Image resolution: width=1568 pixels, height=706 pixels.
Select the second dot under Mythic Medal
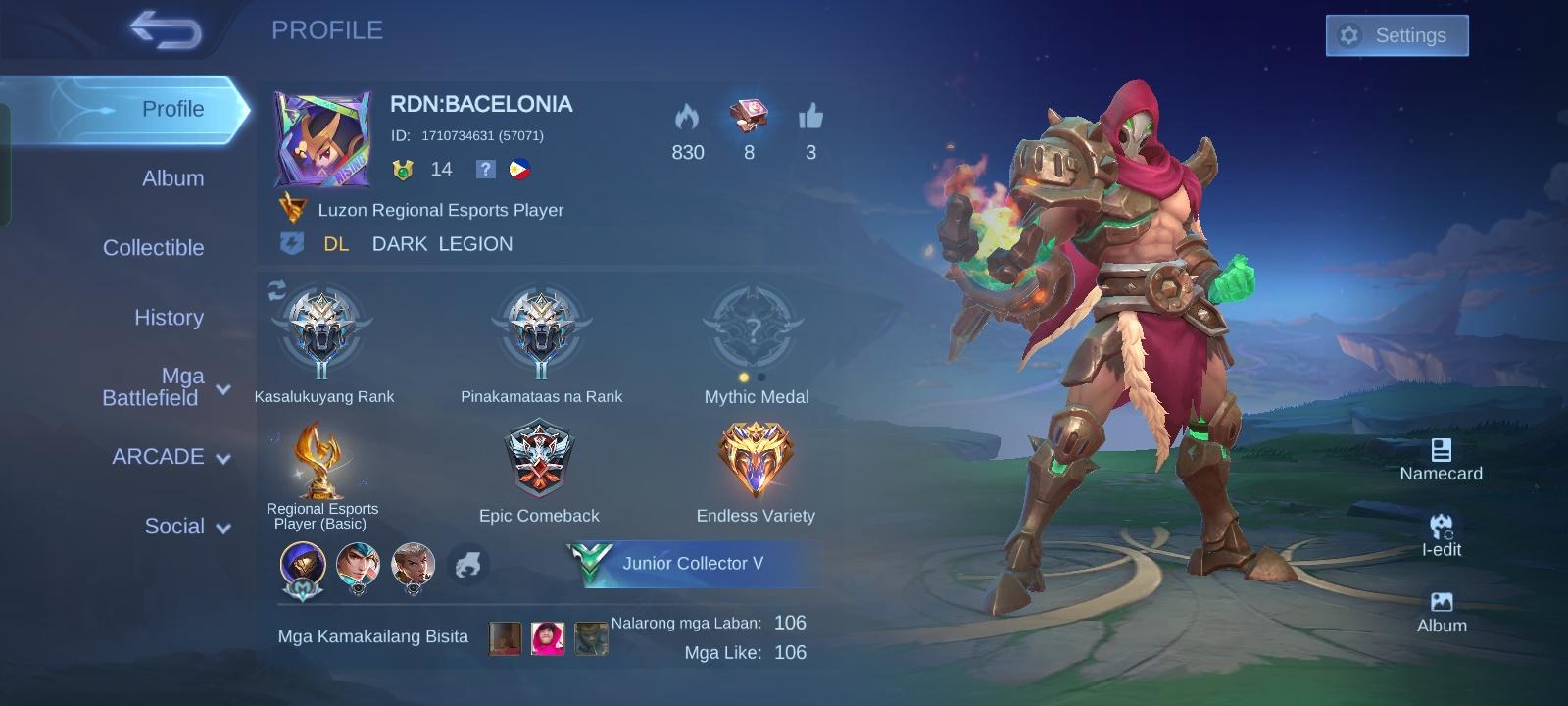click(762, 376)
